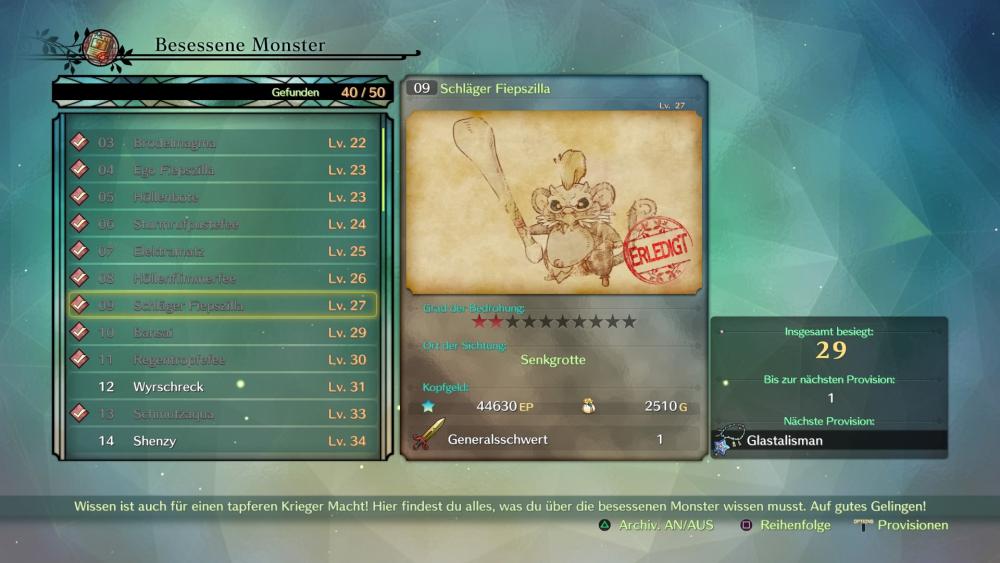Click the Schläger Fiepszilla wanted poster
Screen dimensions: 1000x563
[554, 202]
